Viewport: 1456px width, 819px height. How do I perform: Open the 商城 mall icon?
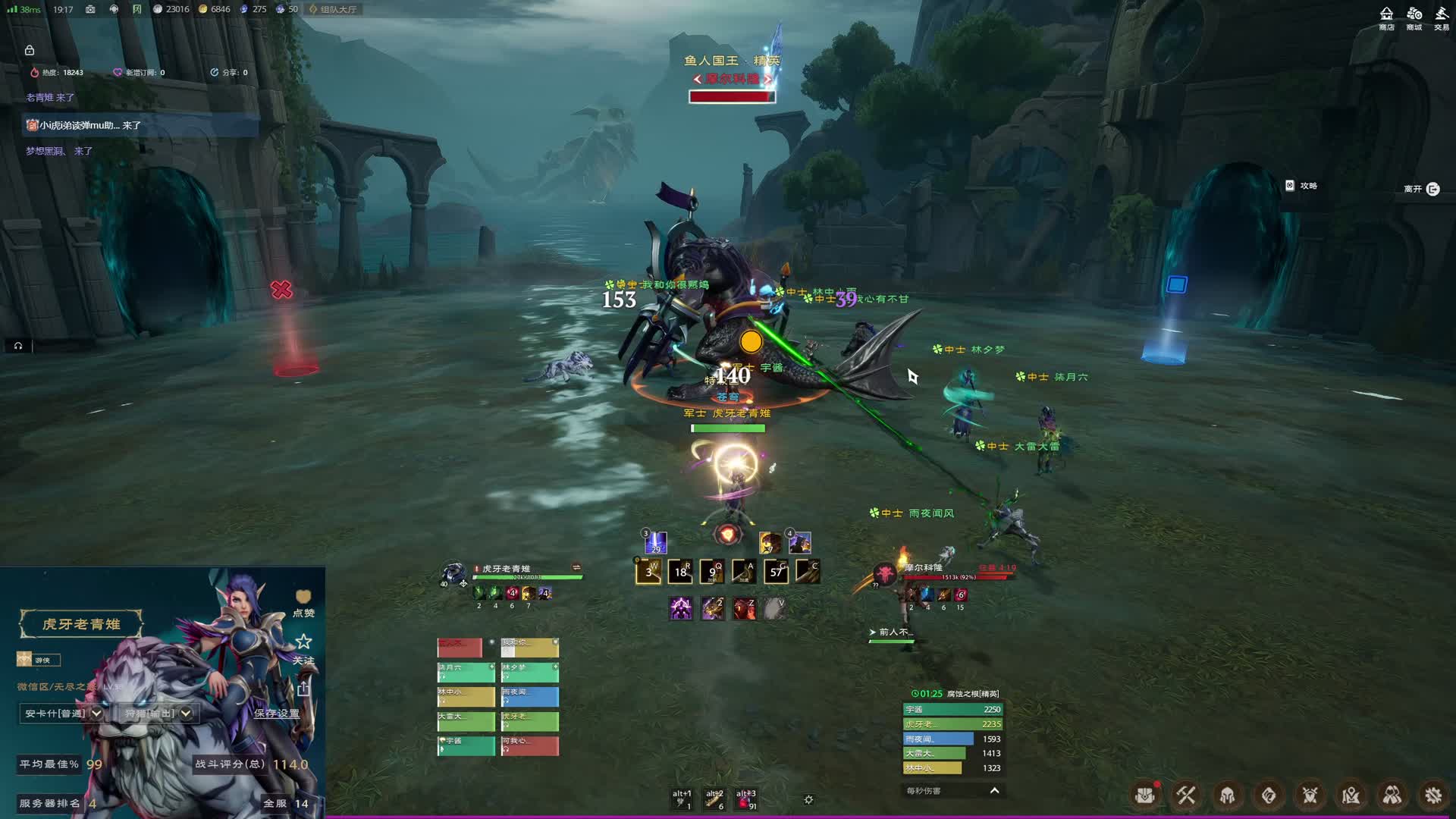1414,17
